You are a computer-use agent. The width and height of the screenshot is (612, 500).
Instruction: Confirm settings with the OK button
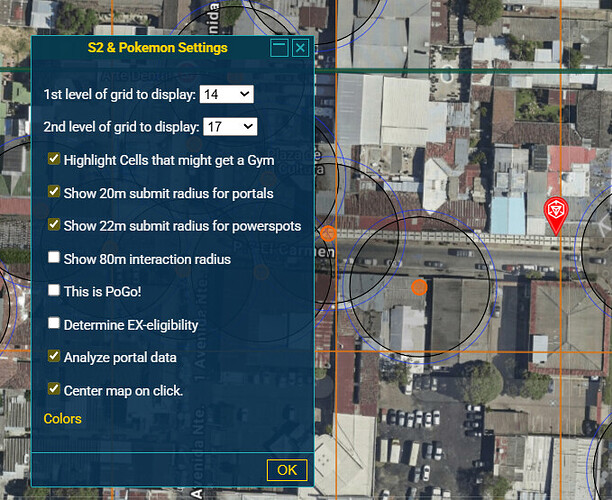(x=287, y=470)
